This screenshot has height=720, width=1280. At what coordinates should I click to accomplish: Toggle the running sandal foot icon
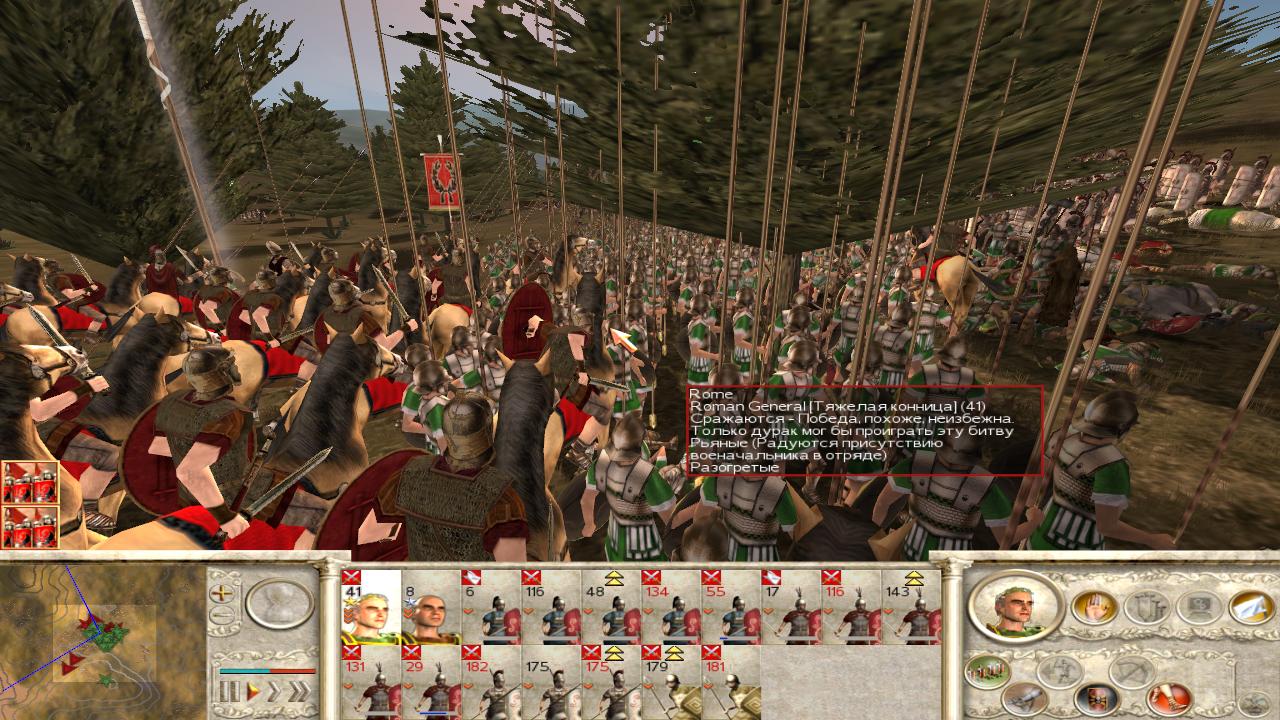click(1168, 697)
